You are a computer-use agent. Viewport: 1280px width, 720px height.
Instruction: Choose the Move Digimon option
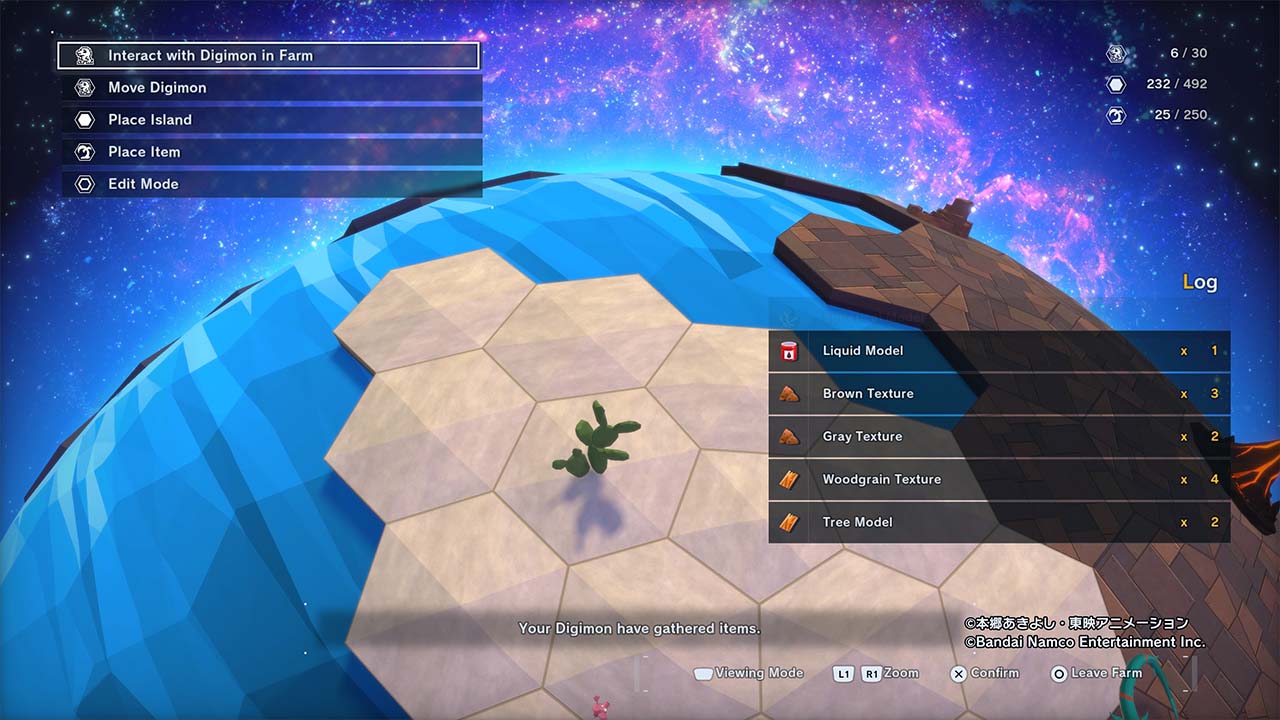pos(270,88)
